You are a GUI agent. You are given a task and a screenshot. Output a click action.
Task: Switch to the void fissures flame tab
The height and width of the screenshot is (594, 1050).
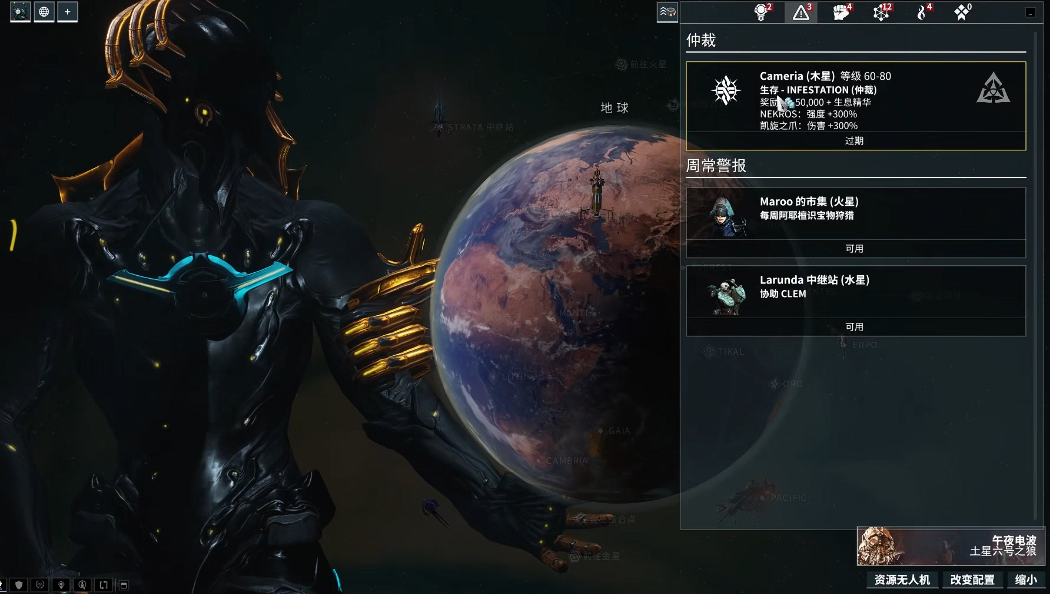click(922, 12)
